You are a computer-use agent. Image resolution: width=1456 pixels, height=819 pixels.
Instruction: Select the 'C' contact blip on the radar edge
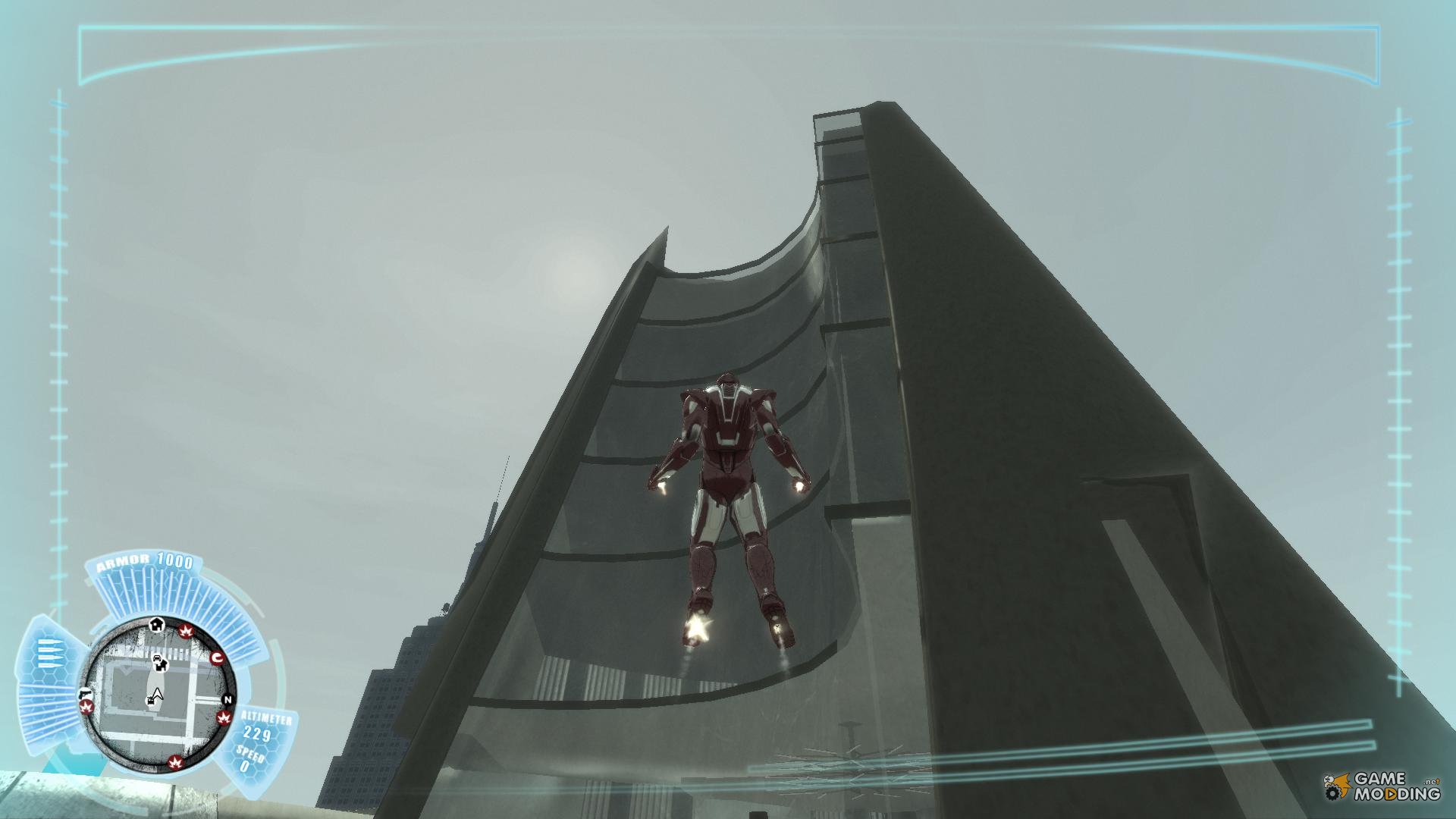coord(217,657)
